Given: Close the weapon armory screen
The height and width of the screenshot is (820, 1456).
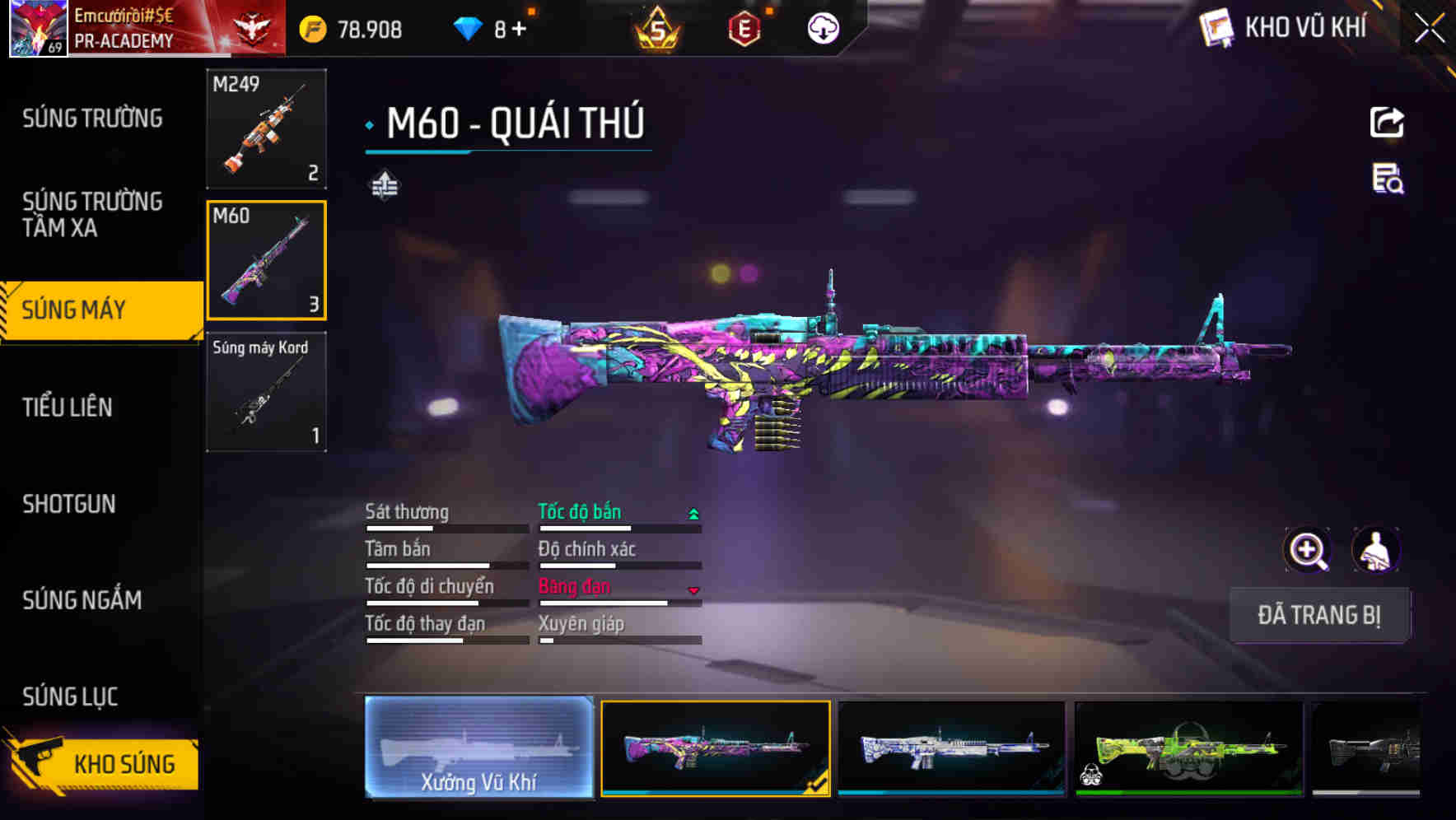Looking at the screenshot, I should click(1430, 29).
